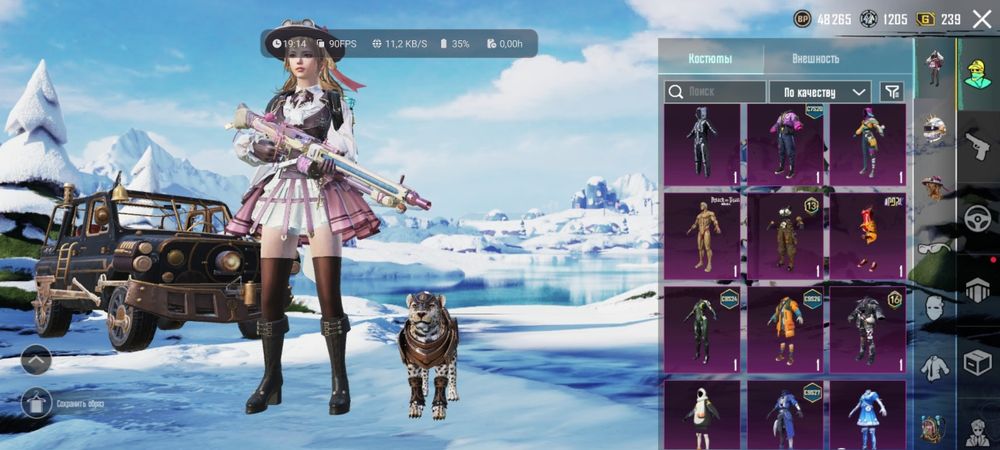Select the glasses subcategory icon
Viewport: 1000px width, 450px height.
[x=934, y=248]
